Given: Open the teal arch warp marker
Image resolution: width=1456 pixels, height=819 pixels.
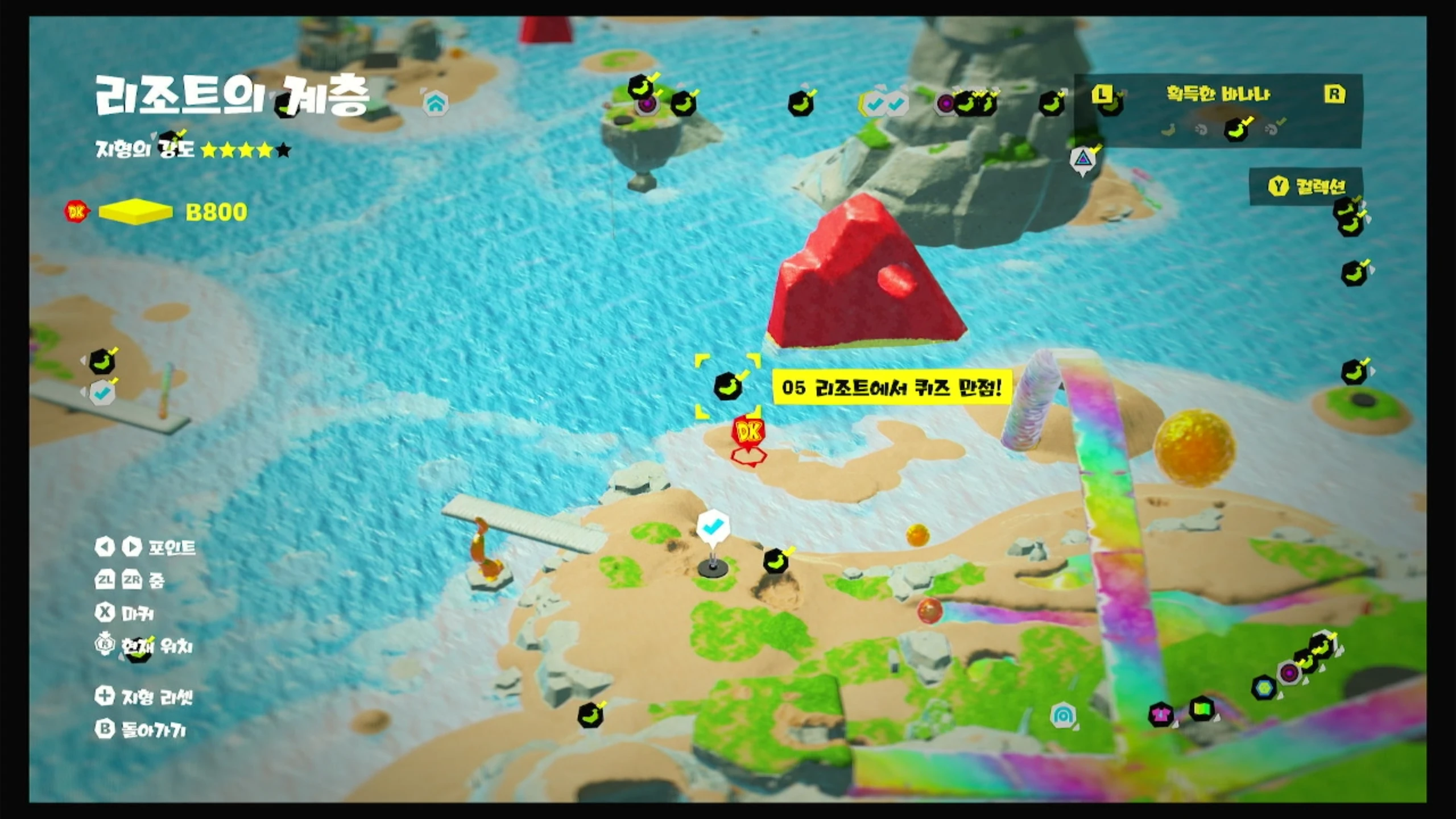Looking at the screenshot, I should pos(1062,715).
